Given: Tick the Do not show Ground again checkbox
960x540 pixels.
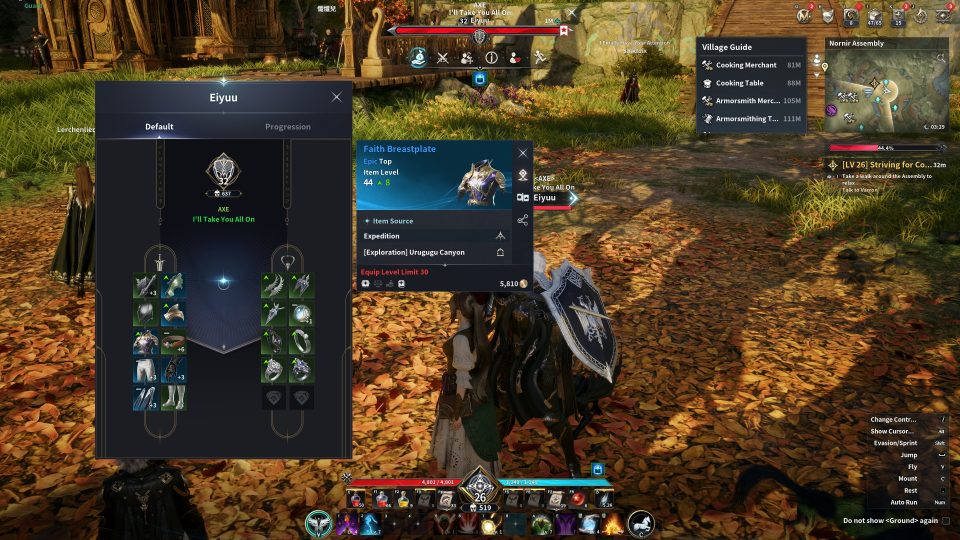Looking at the screenshot, I should [946, 521].
